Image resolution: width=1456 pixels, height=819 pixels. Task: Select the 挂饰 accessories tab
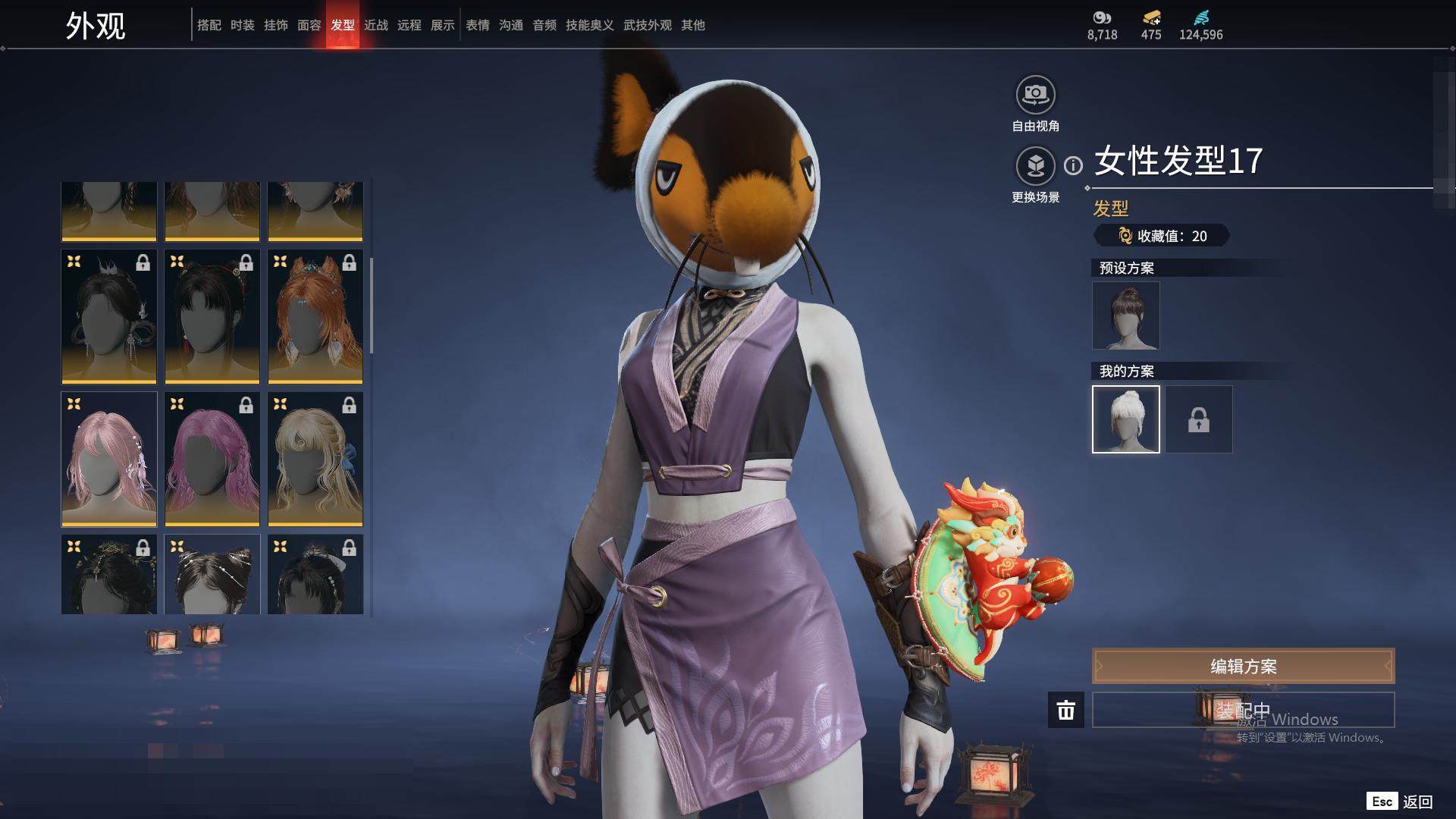pos(275,25)
